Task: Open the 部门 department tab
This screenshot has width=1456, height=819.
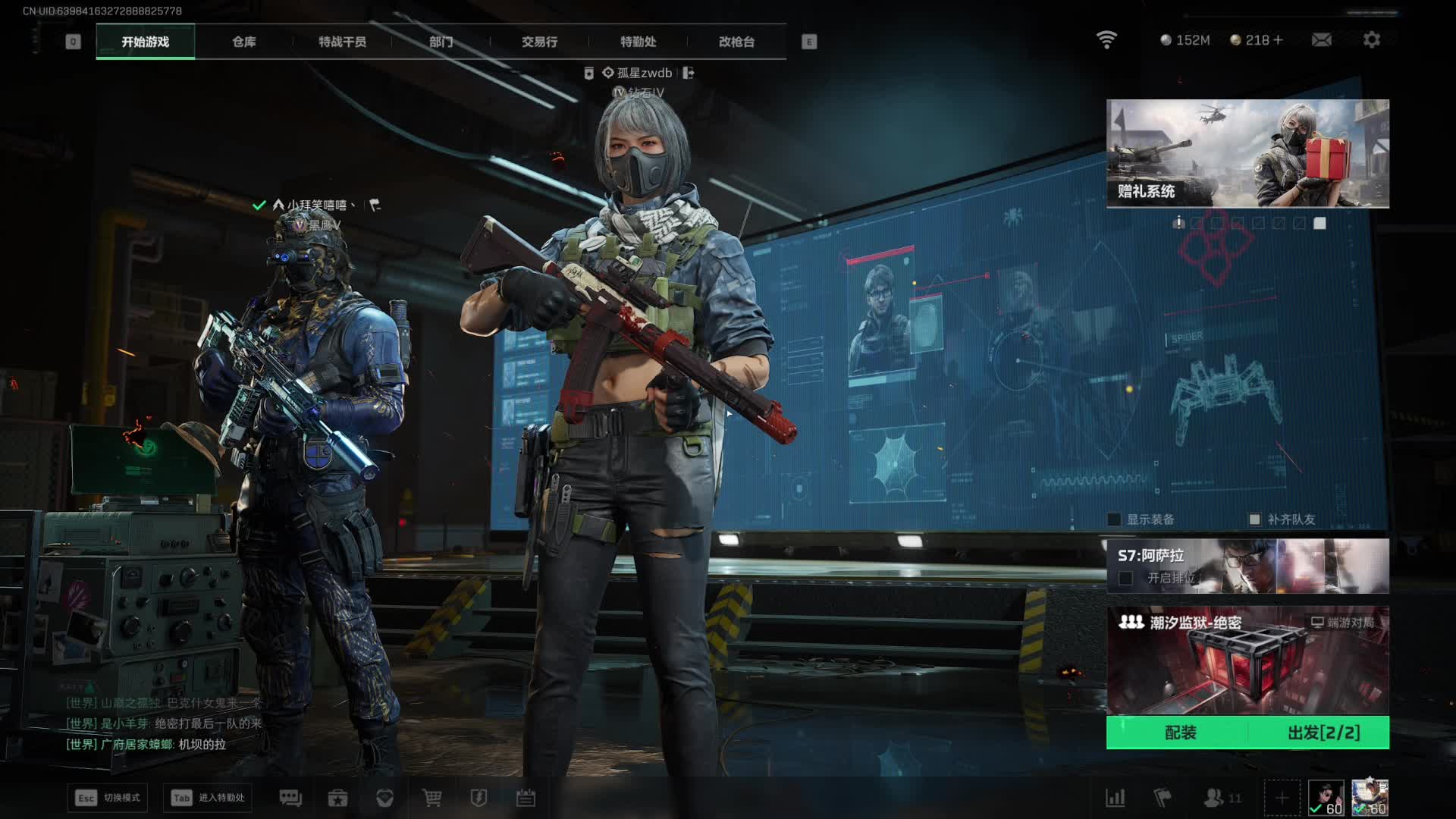Action: pos(441,42)
